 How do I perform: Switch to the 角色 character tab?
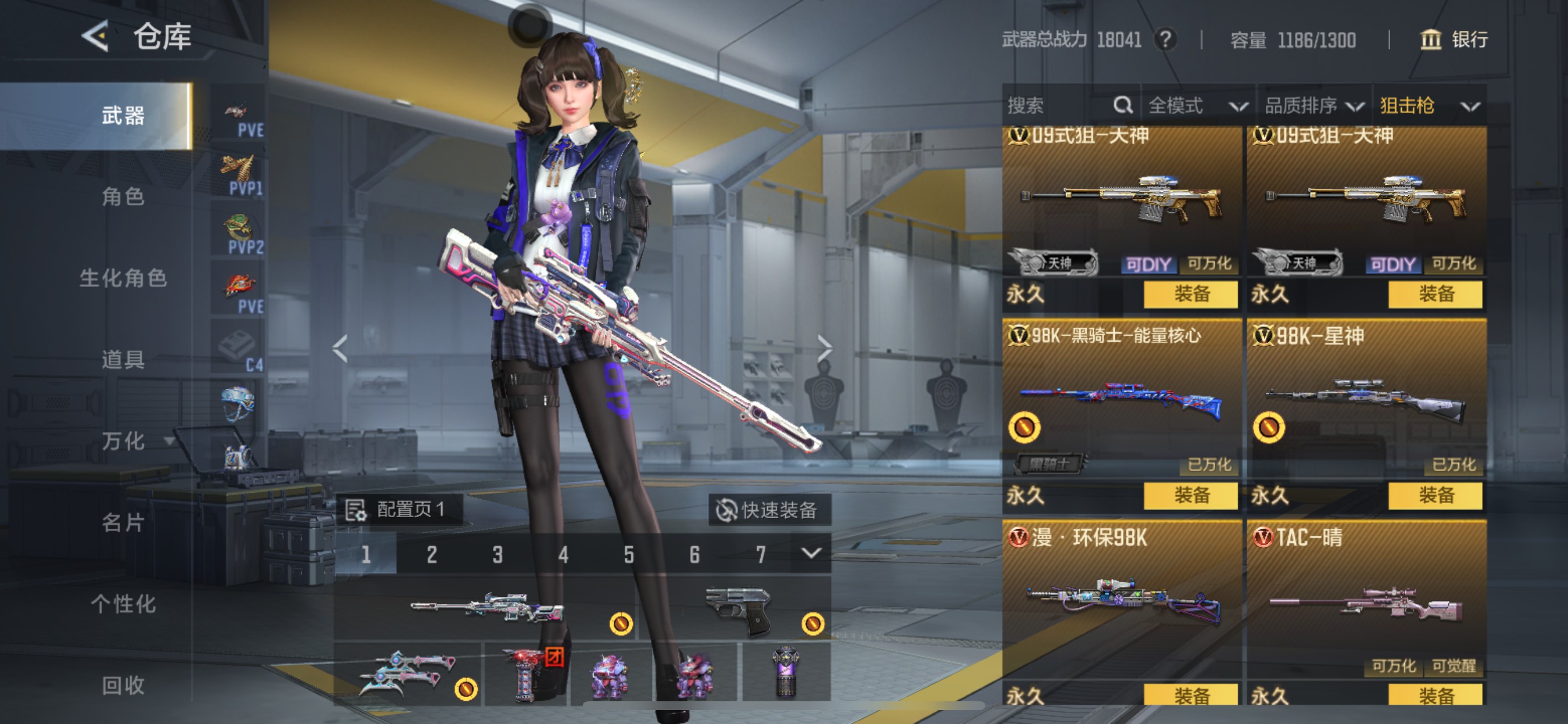[123, 196]
